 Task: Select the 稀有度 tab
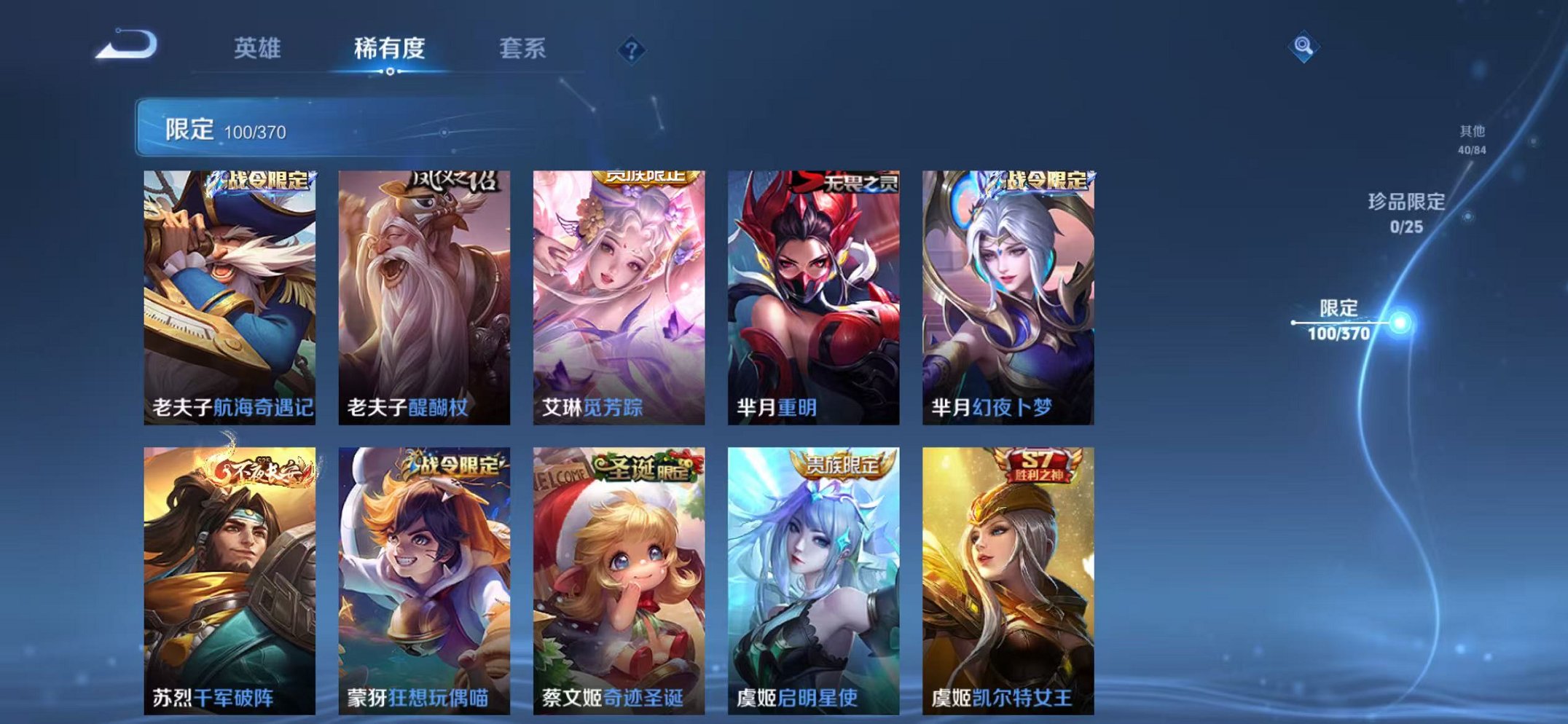point(389,48)
